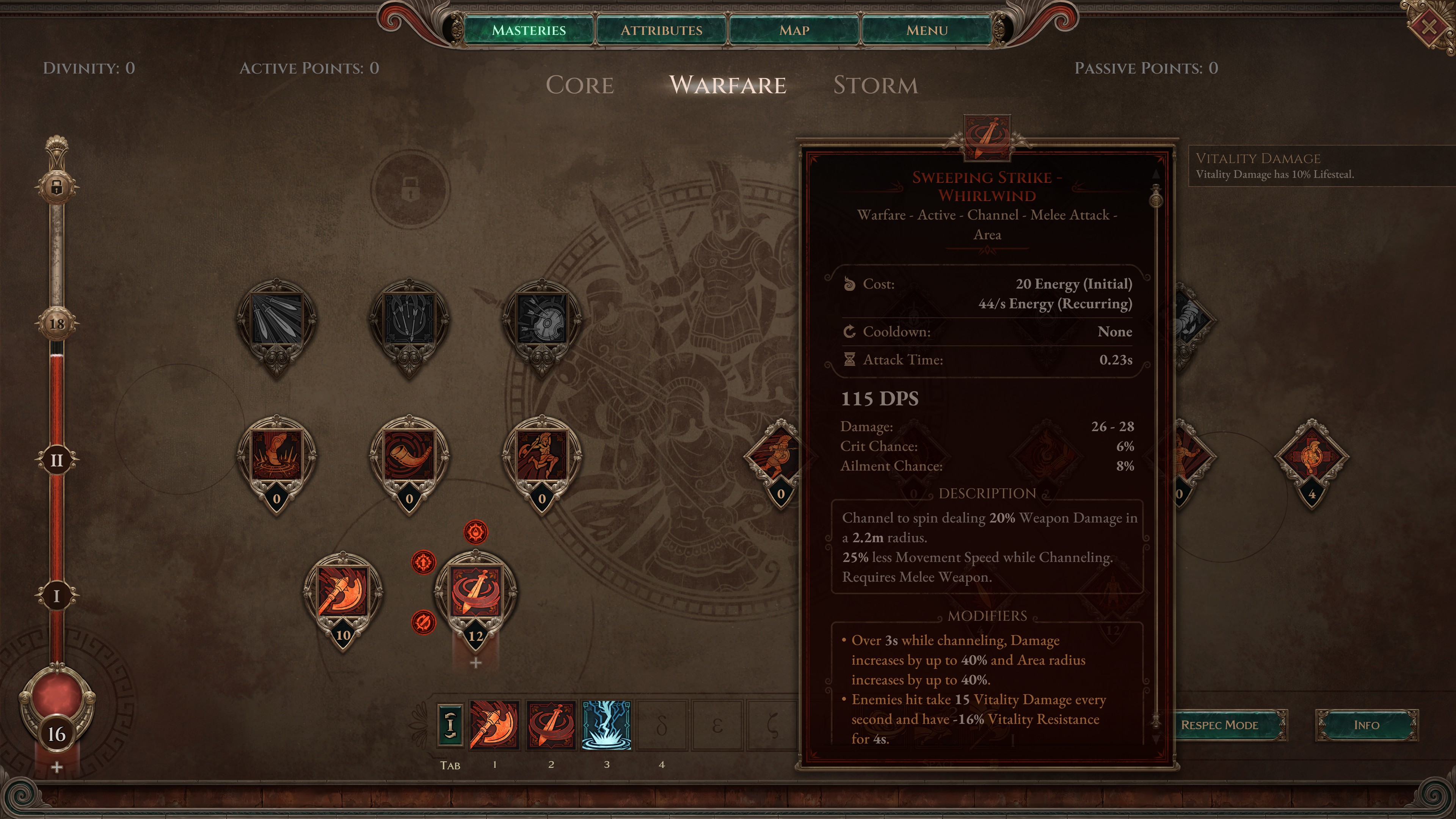Open the Info panel

click(1366, 725)
